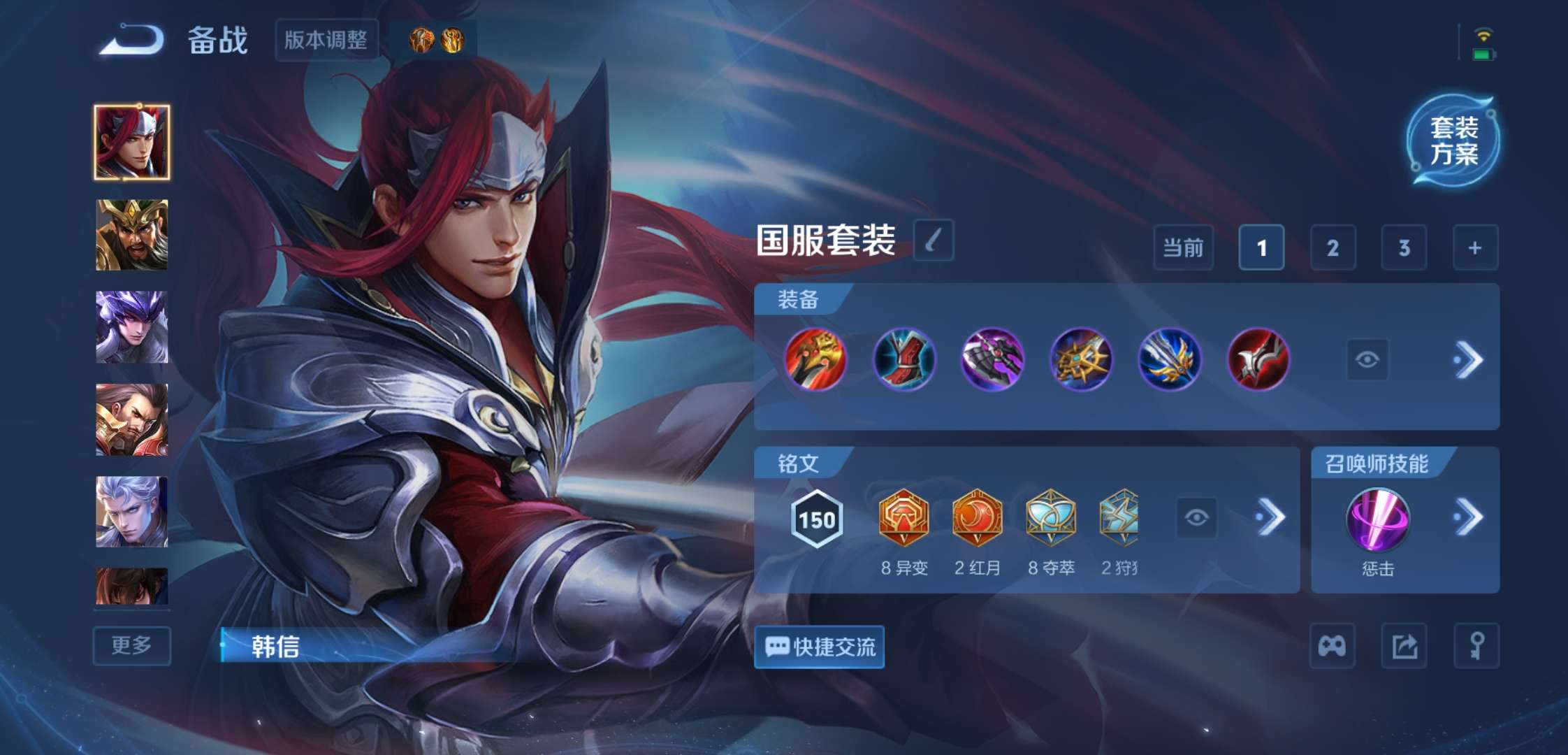This screenshot has width=1568, height=755.
Task: Select the second hero portrait thumbnail
Action: [133, 234]
